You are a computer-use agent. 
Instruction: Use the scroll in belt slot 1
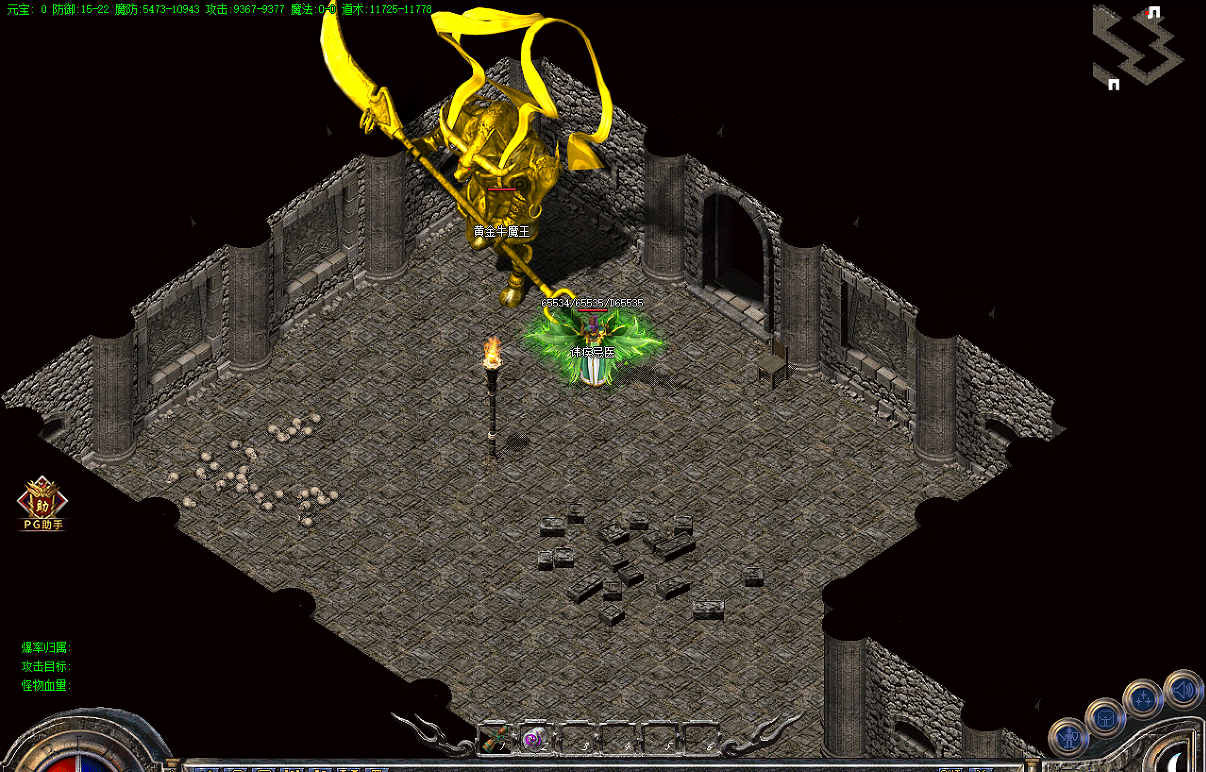click(x=493, y=739)
